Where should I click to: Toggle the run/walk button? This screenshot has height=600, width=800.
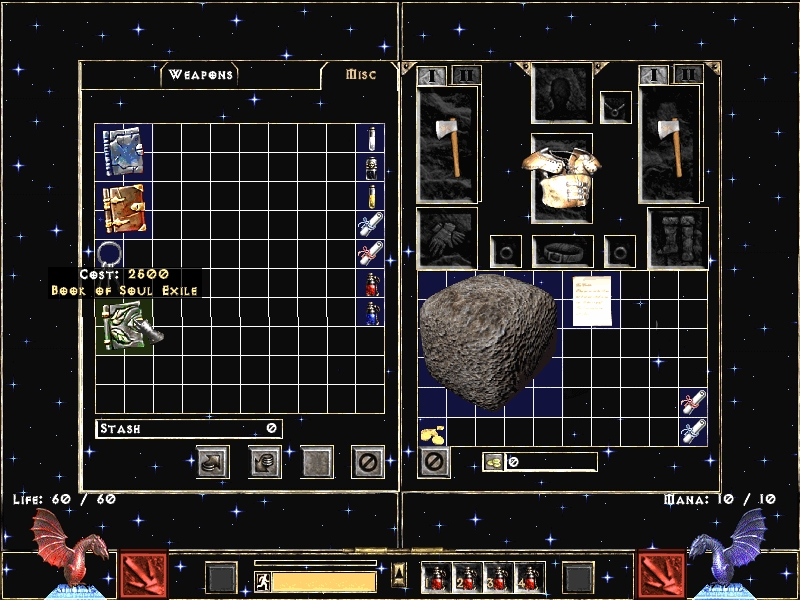(264, 581)
